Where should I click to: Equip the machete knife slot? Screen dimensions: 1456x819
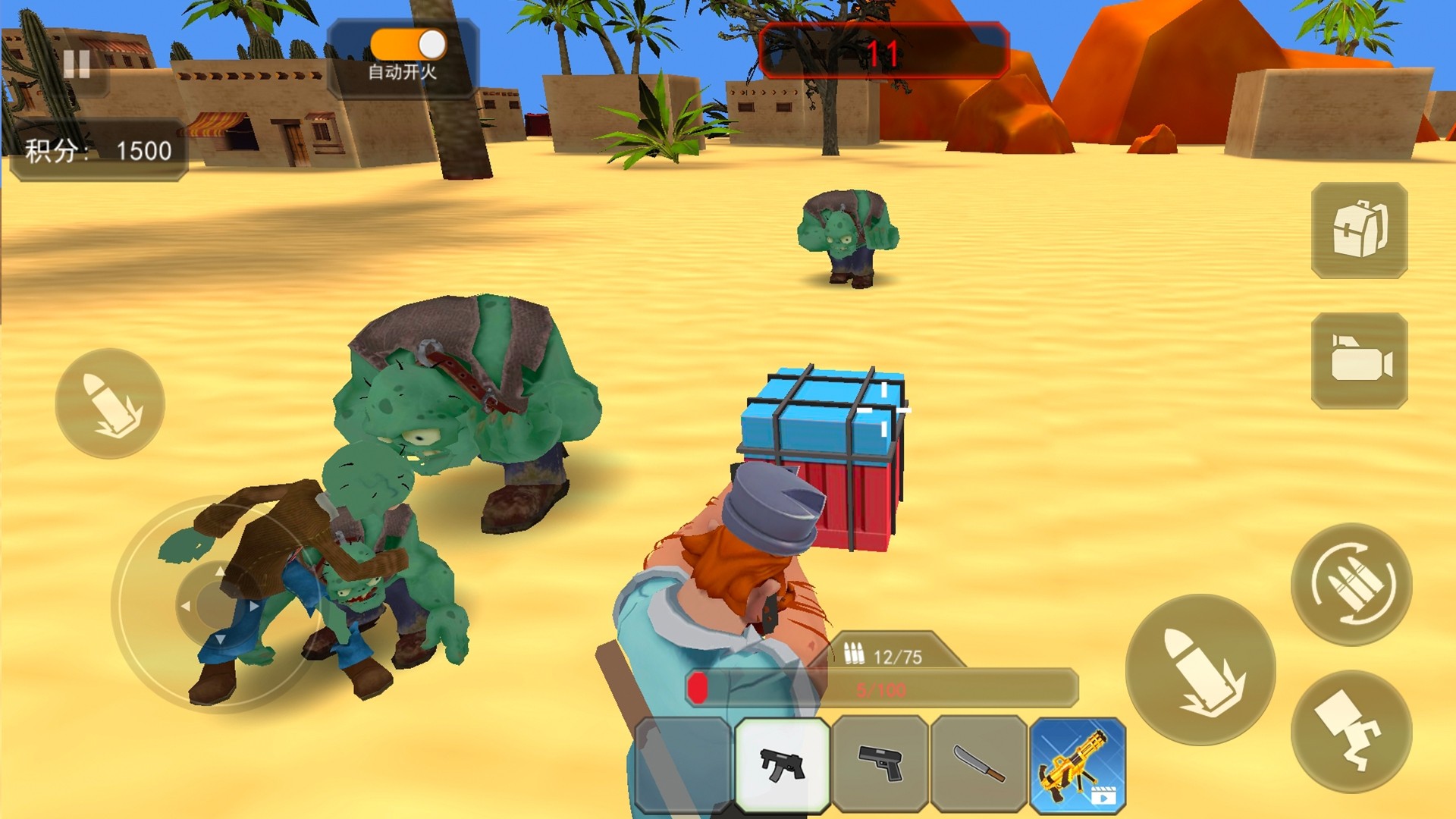coord(979,764)
